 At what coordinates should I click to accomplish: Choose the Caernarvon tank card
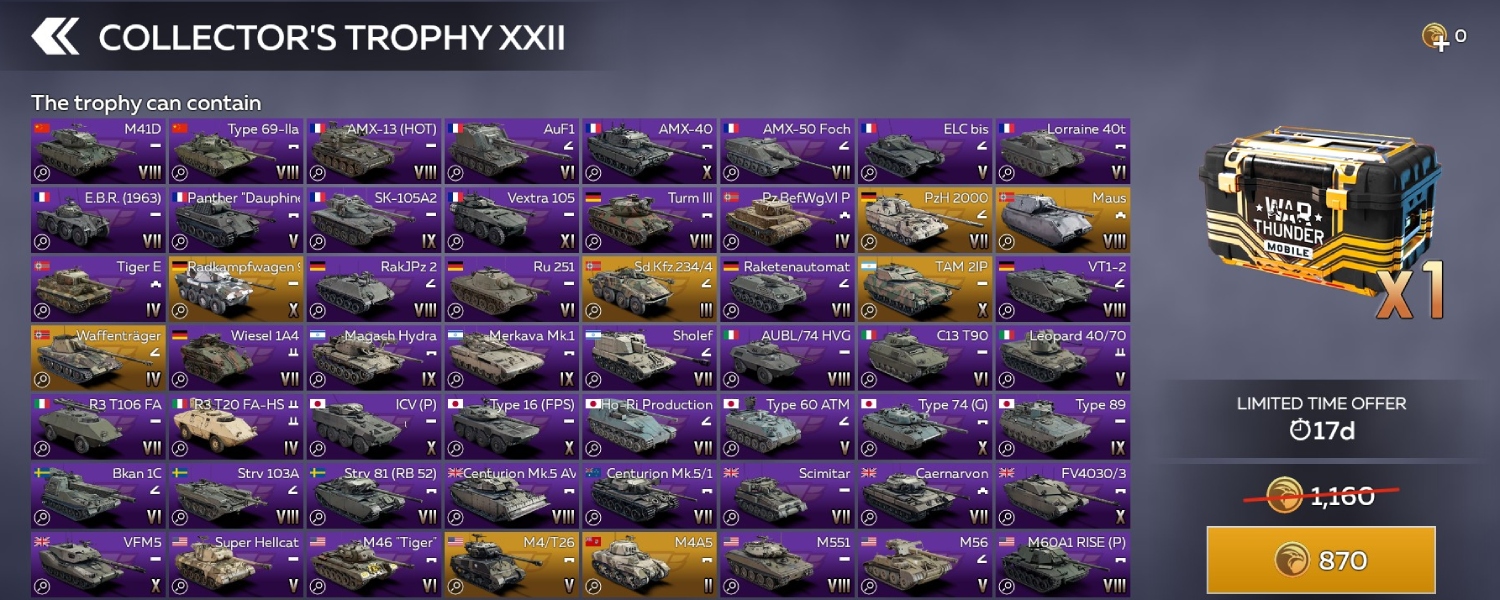point(925,496)
